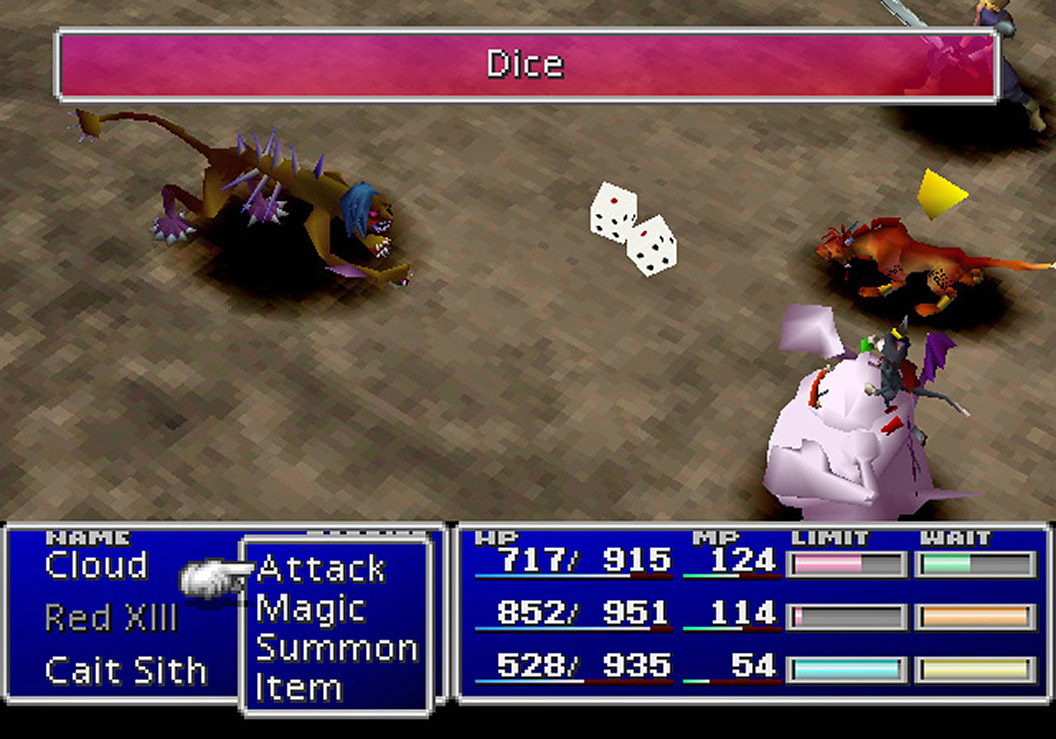
Task: Choose the Attack command
Action: [x=321, y=569]
